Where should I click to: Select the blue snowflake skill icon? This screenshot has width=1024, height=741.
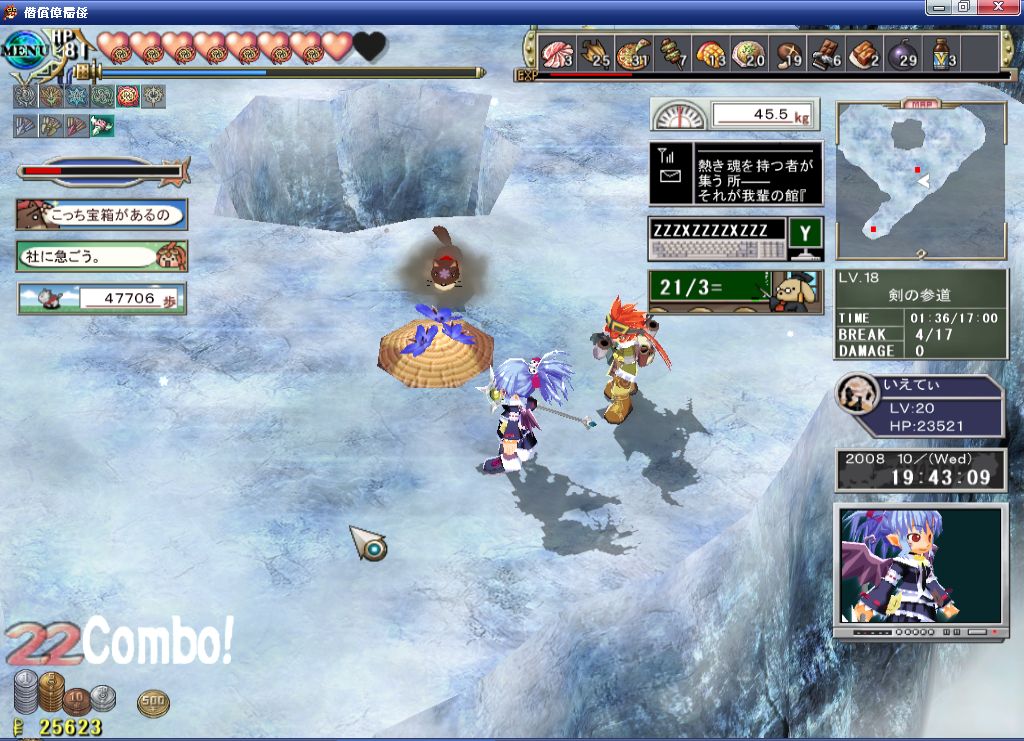coord(76,96)
